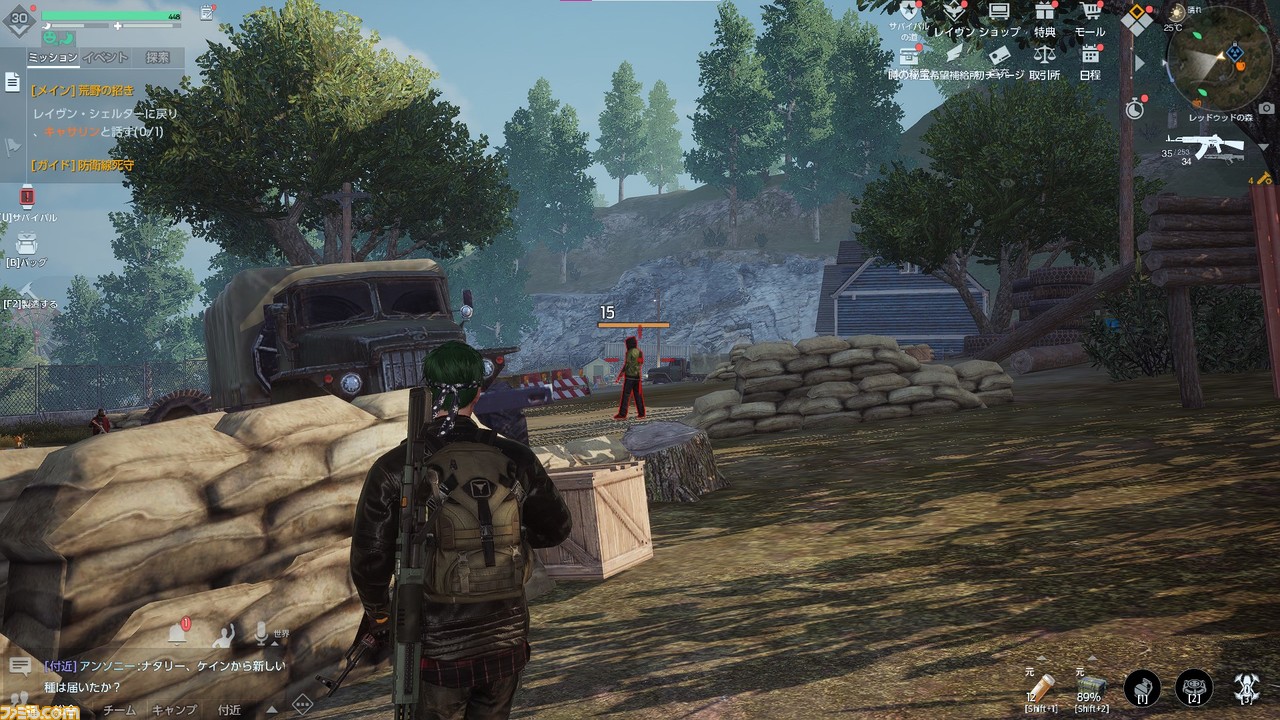Select the ミッション (Mission) tab

pos(52,58)
